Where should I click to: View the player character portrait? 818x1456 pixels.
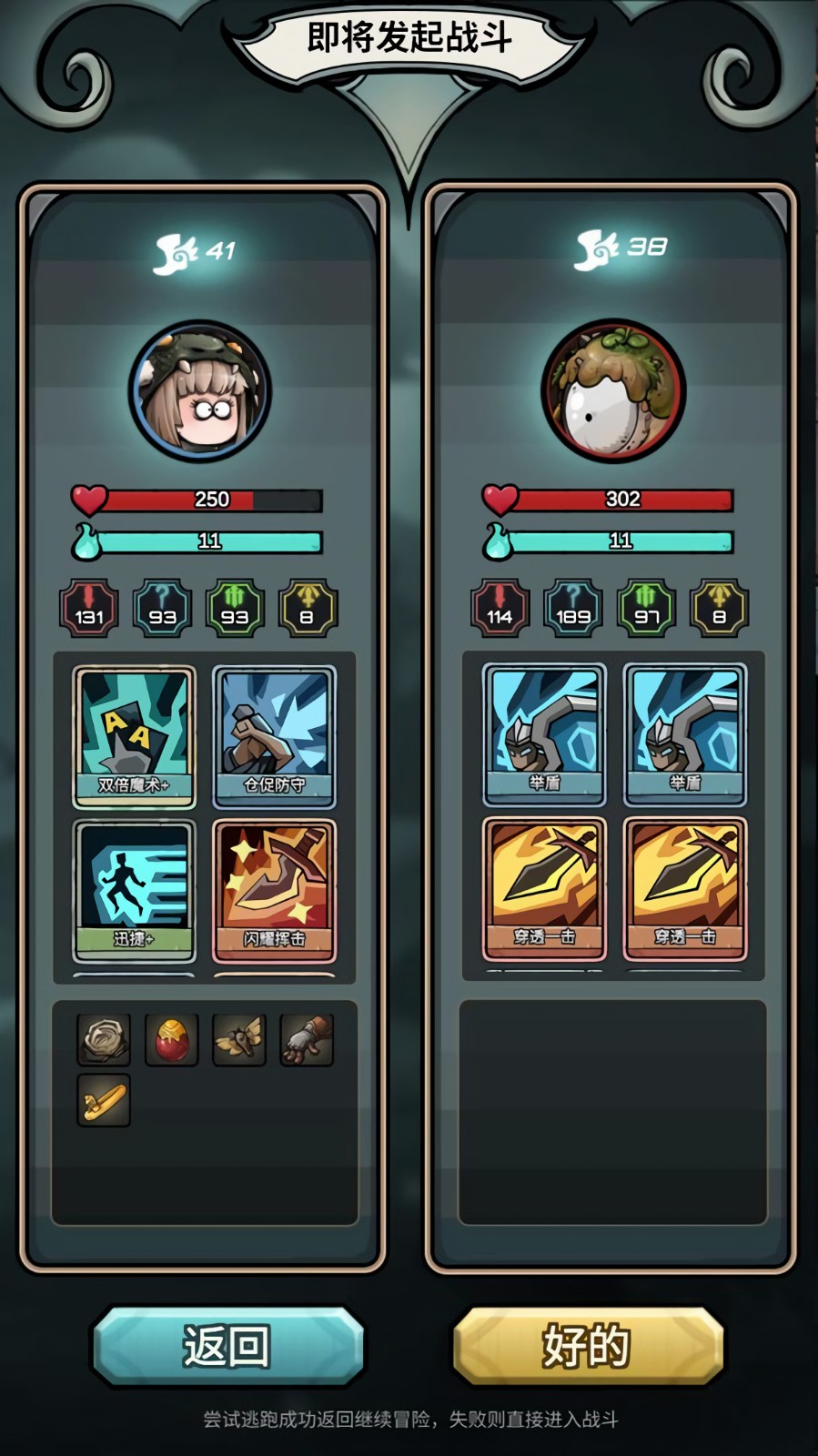click(200, 391)
